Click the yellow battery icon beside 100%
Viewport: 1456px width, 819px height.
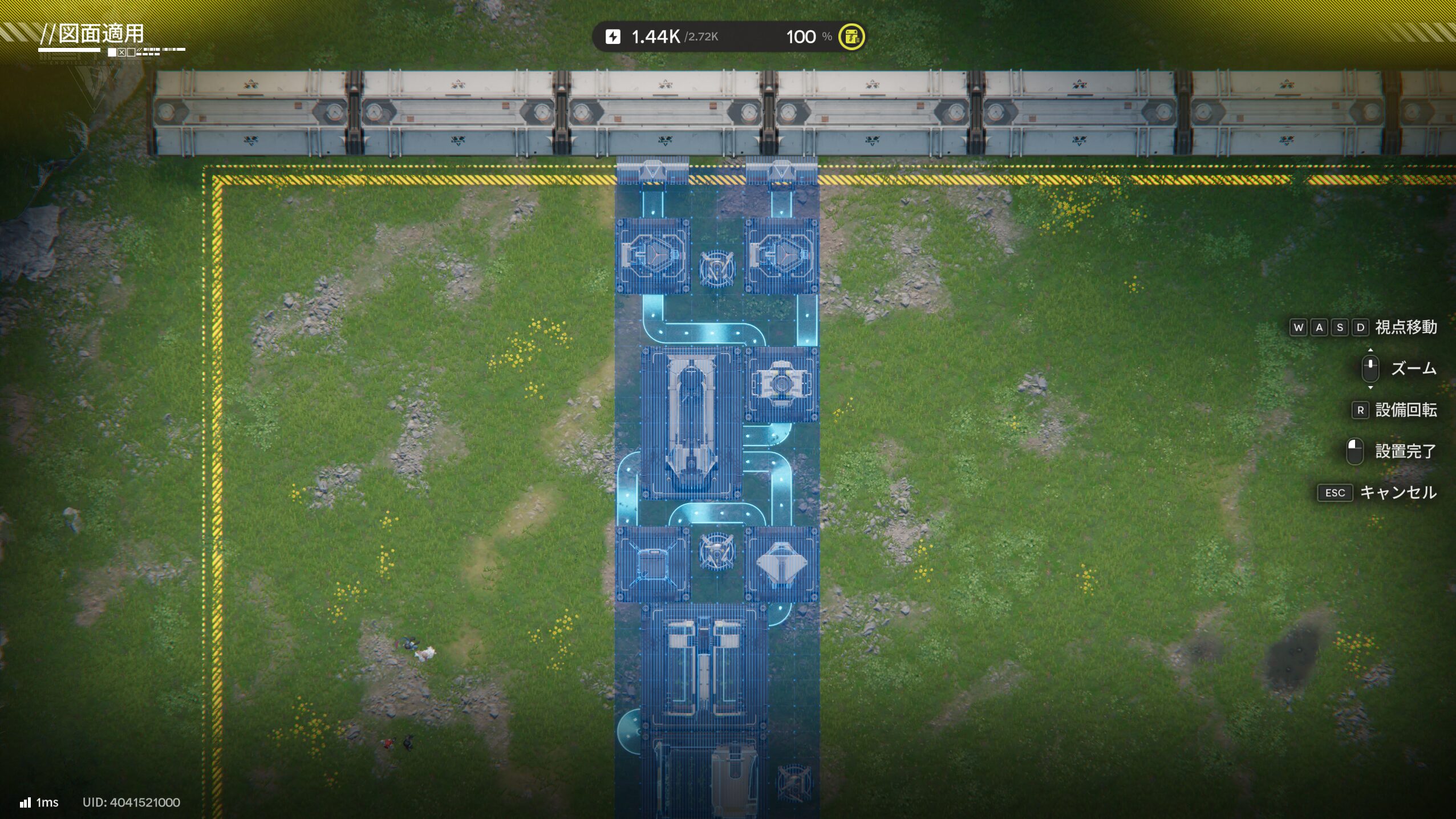(x=851, y=37)
